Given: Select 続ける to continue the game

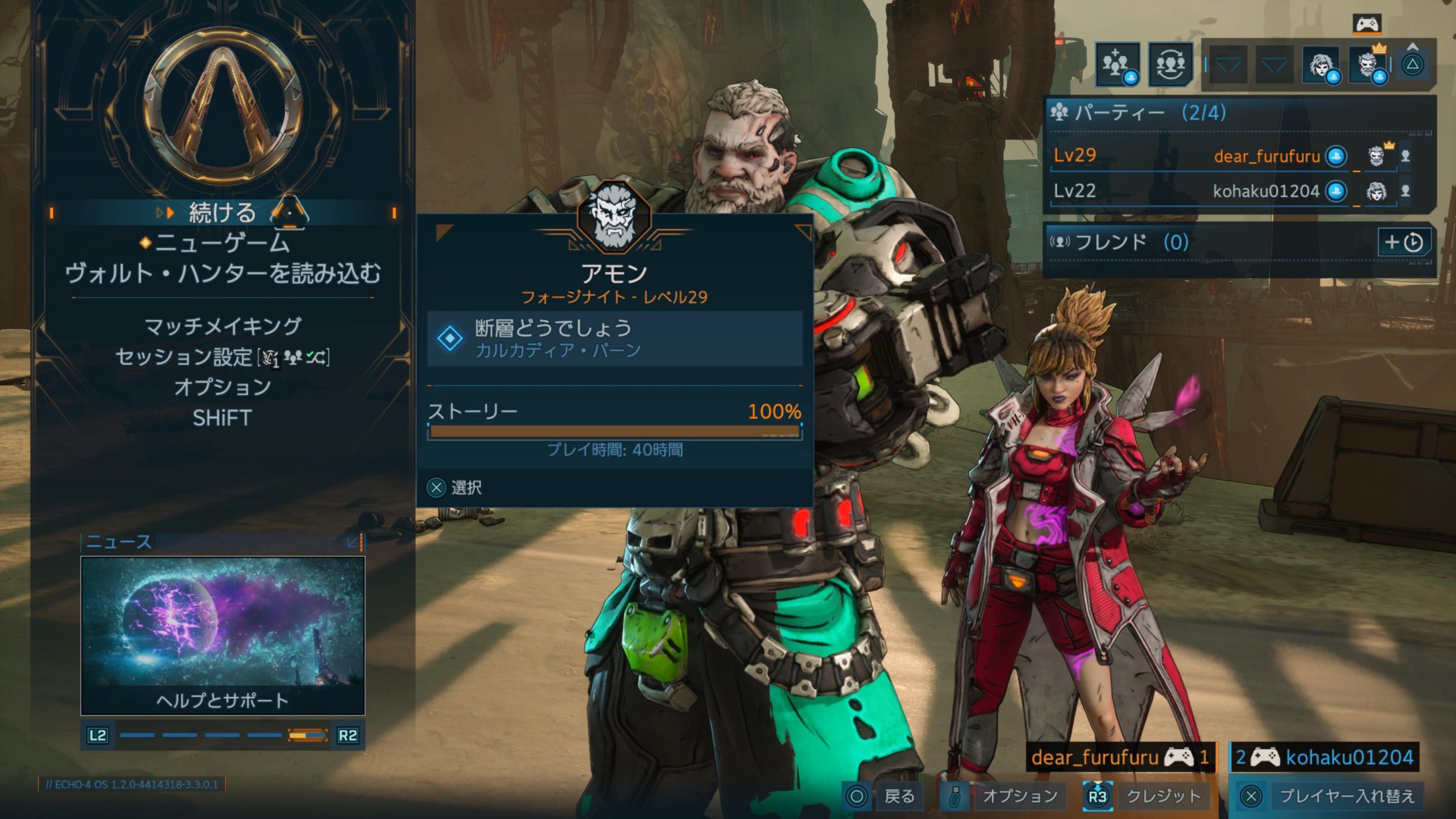Looking at the screenshot, I should pos(222,213).
